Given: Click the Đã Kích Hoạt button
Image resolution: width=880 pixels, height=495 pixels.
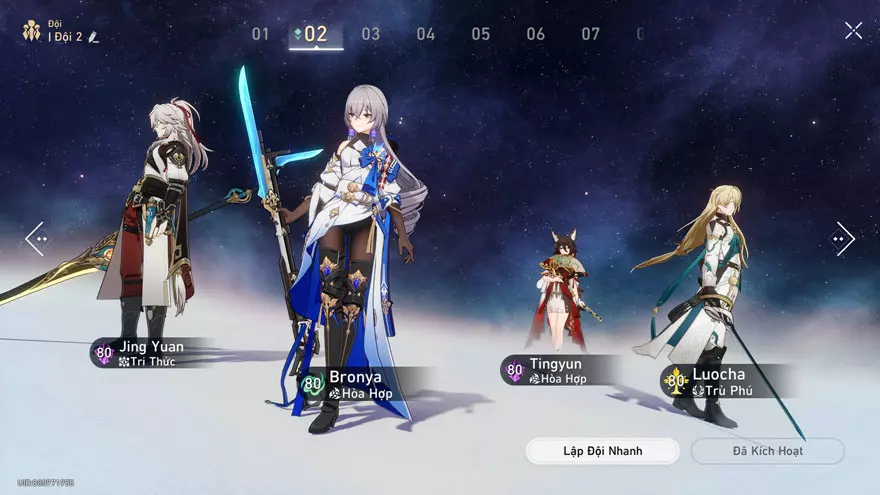Looking at the screenshot, I should (x=767, y=451).
